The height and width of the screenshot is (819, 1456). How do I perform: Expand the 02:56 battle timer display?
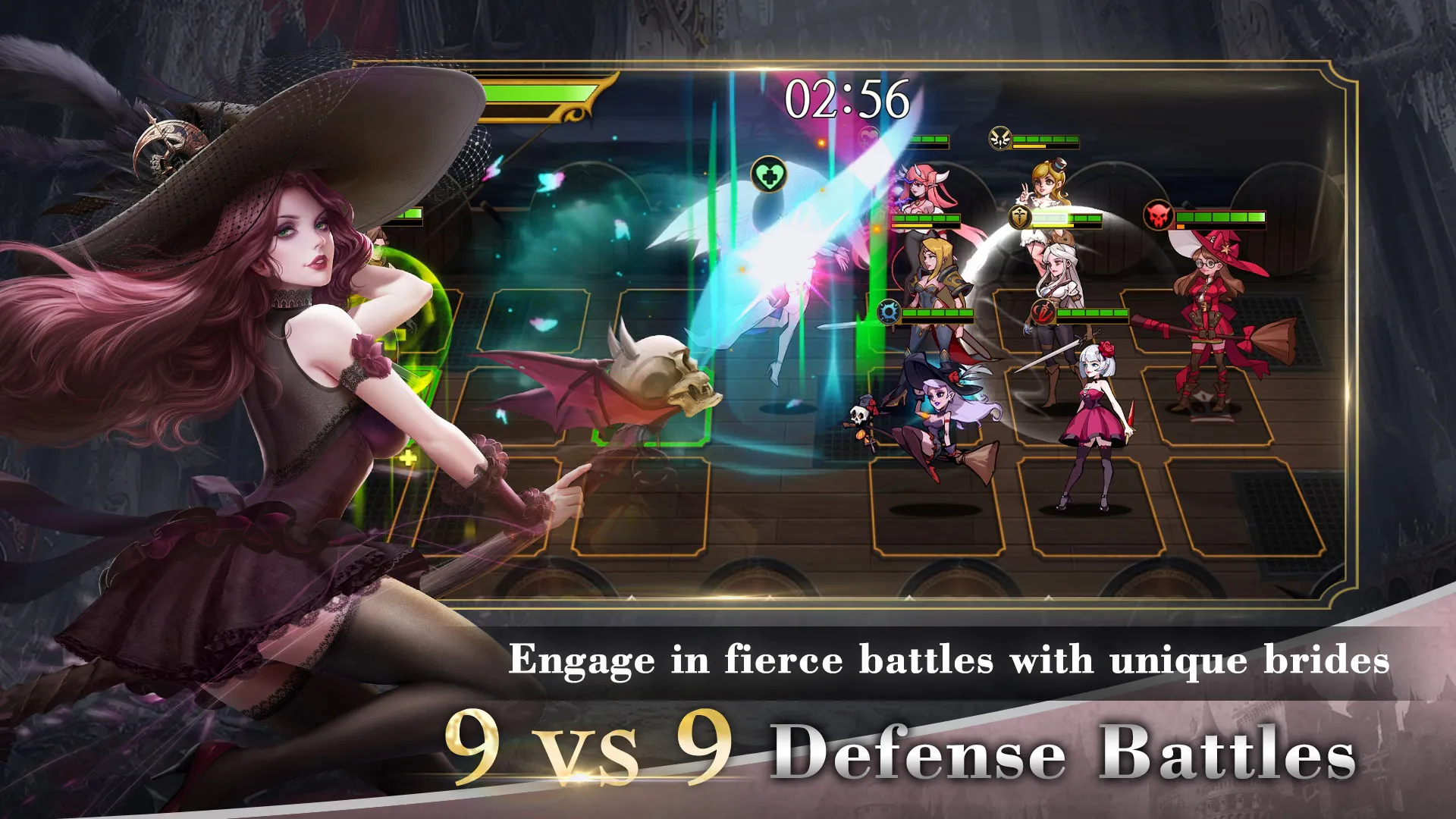847,97
